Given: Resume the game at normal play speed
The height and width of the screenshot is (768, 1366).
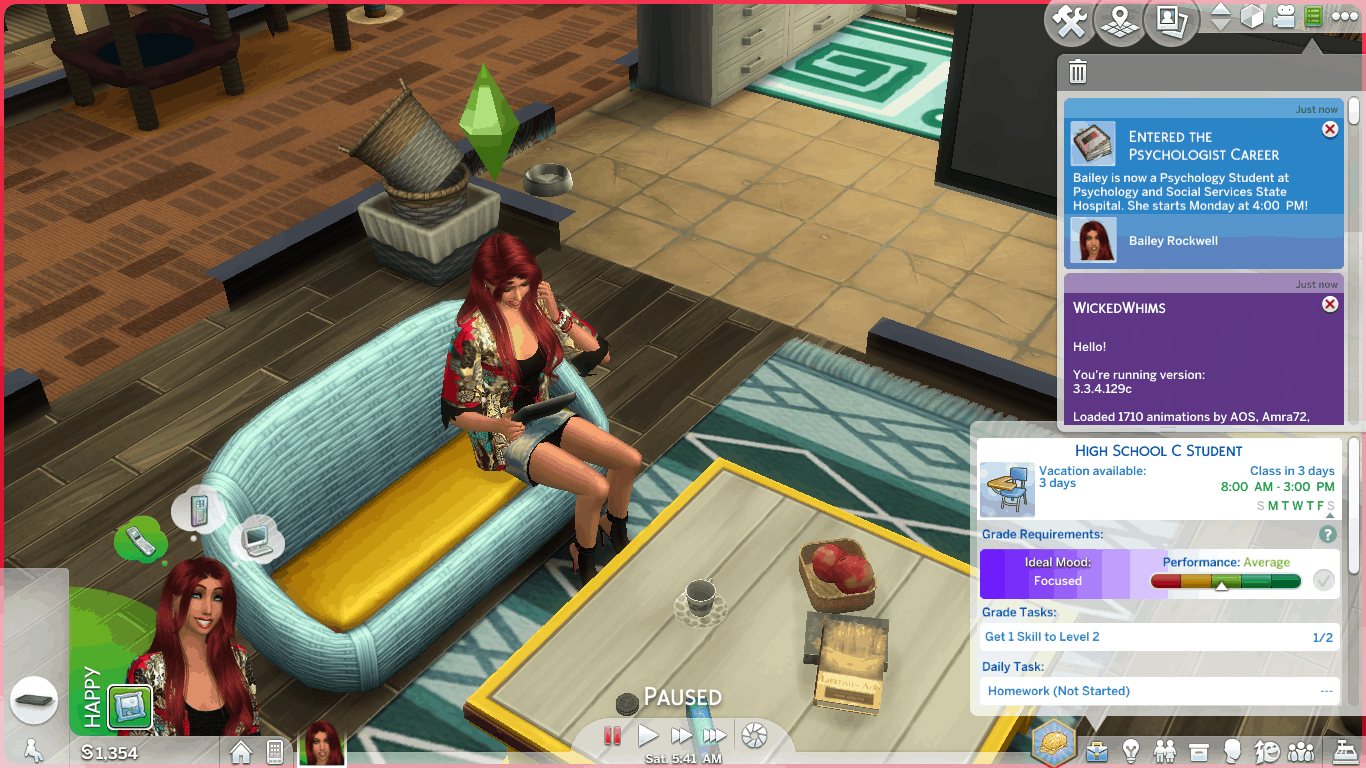Looking at the screenshot, I should pyautogui.click(x=648, y=736).
